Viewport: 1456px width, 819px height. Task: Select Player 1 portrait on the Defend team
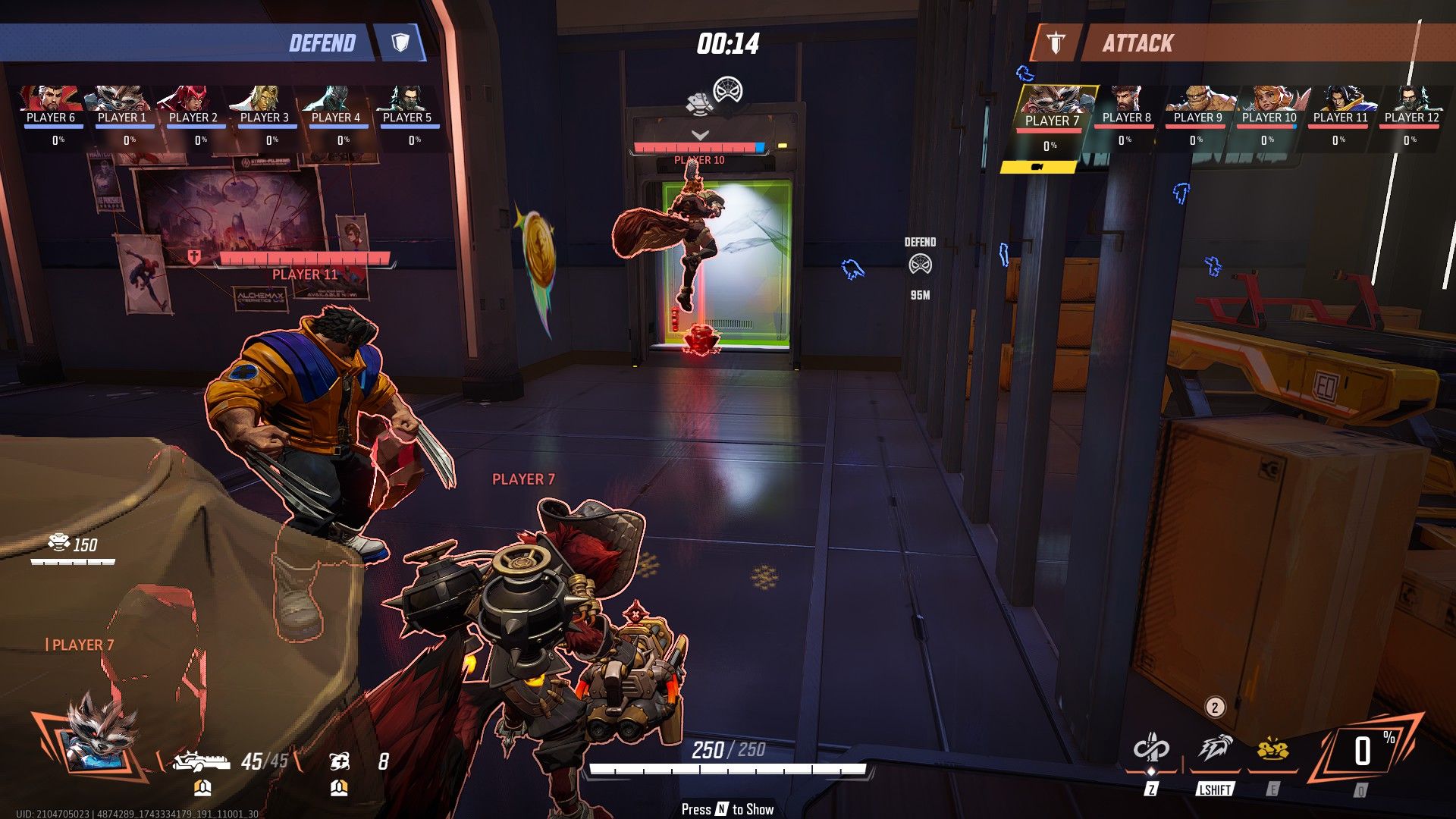122,99
